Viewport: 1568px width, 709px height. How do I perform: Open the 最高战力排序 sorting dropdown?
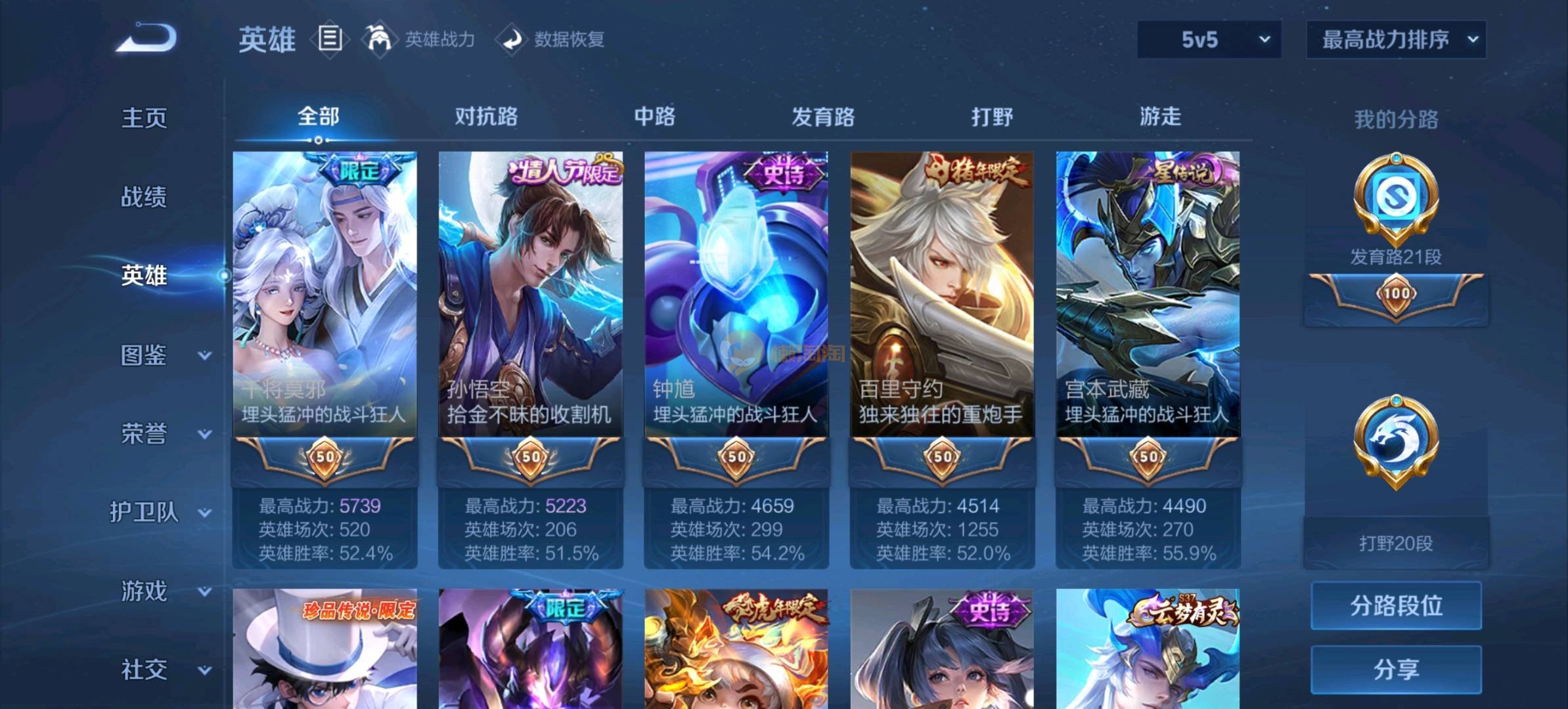[1396, 39]
